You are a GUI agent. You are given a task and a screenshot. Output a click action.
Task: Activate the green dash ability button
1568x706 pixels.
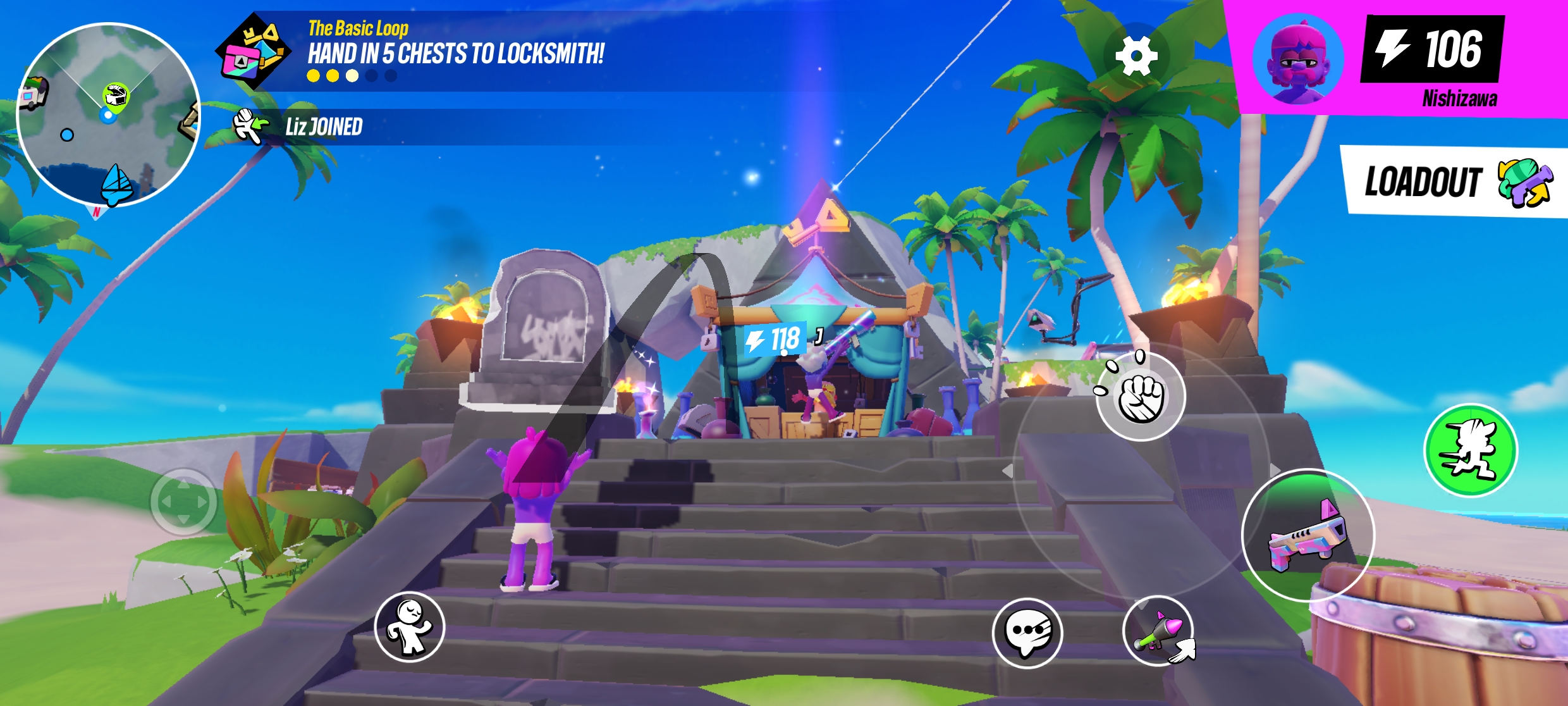[x=1470, y=450]
